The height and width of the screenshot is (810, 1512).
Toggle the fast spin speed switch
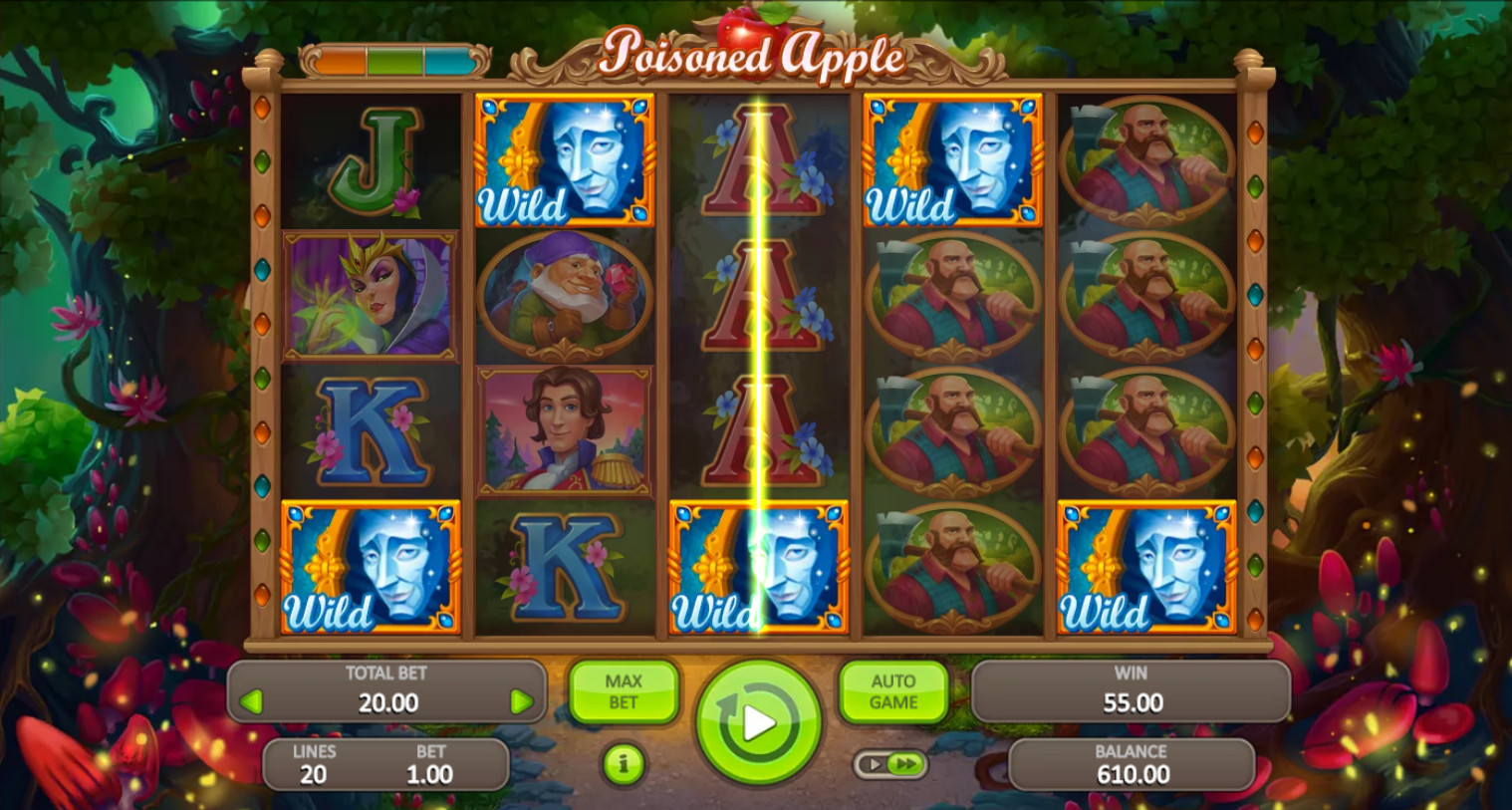pyautogui.click(x=890, y=764)
